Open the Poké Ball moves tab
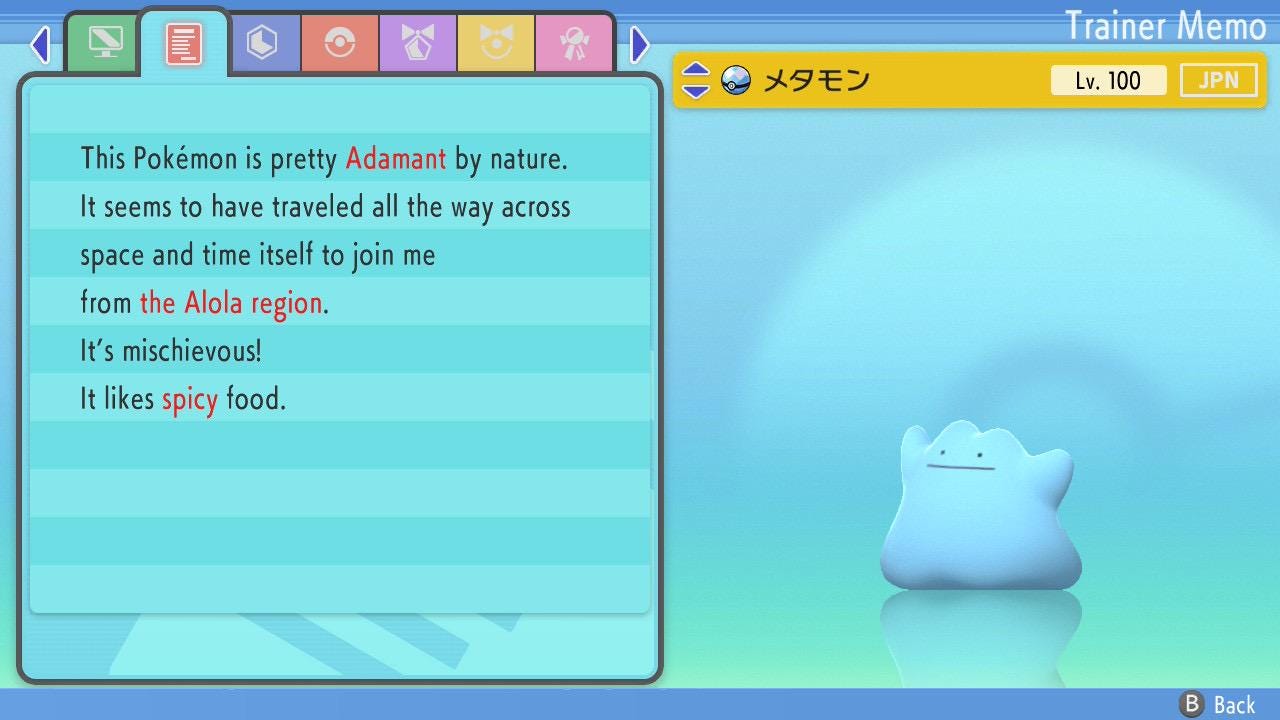The width and height of the screenshot is (1280, 720). (x=340, y=42)
